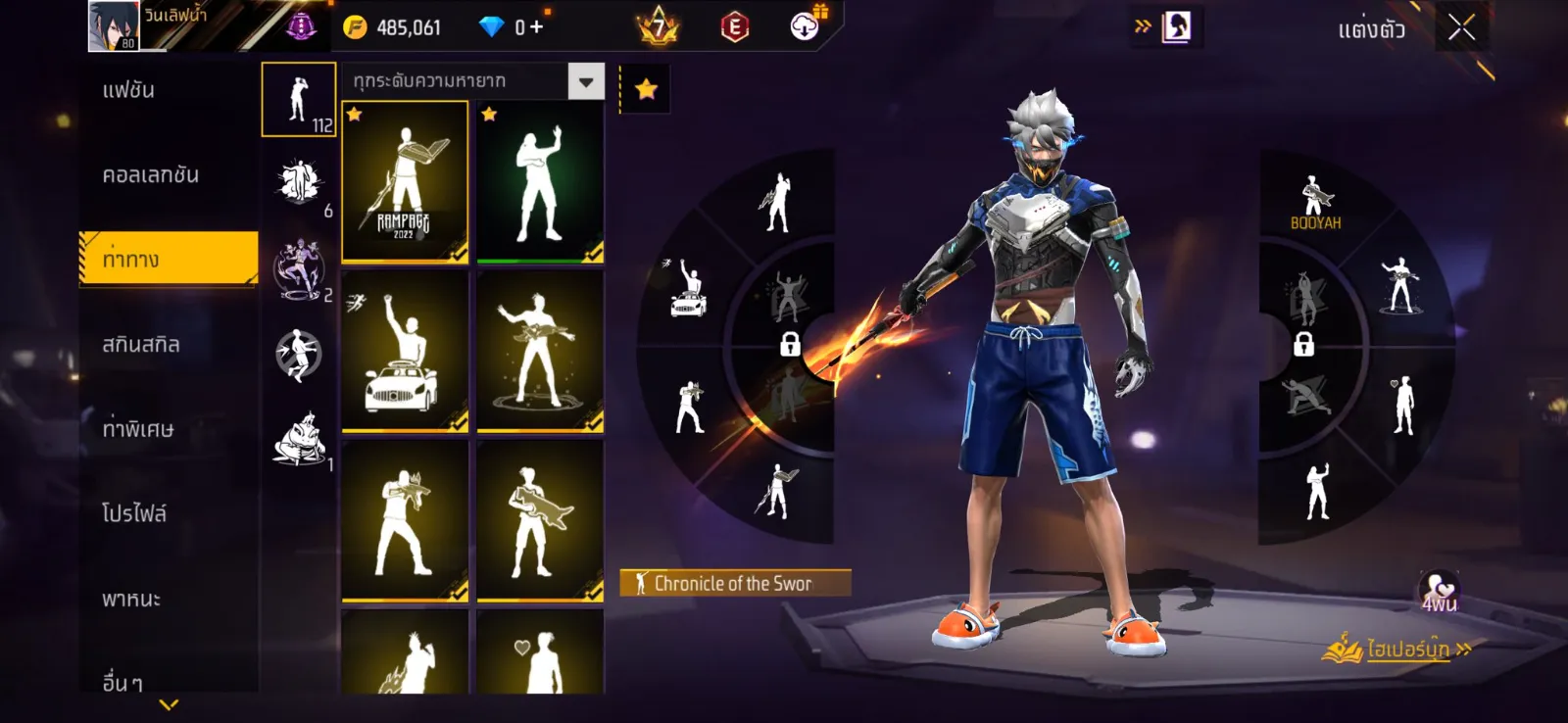Click the player avatar portrait
This screenshot has width=1568, height=723.
point(114,26)
